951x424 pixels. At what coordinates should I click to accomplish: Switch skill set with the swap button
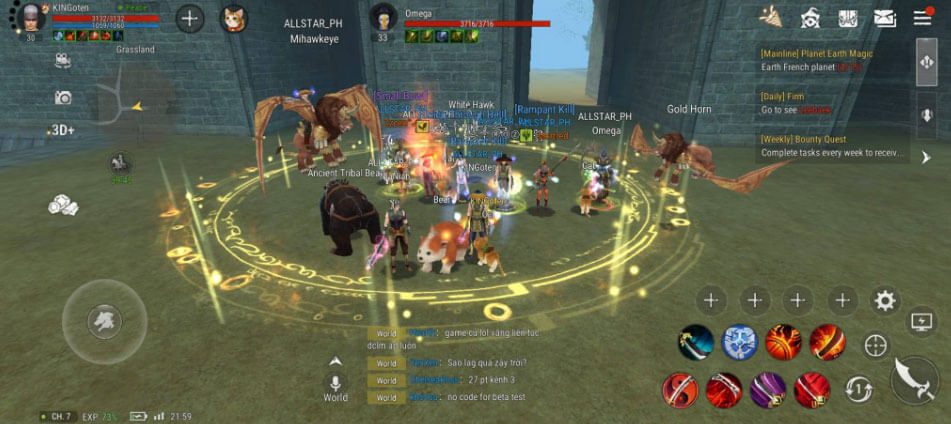click(858, 389)
